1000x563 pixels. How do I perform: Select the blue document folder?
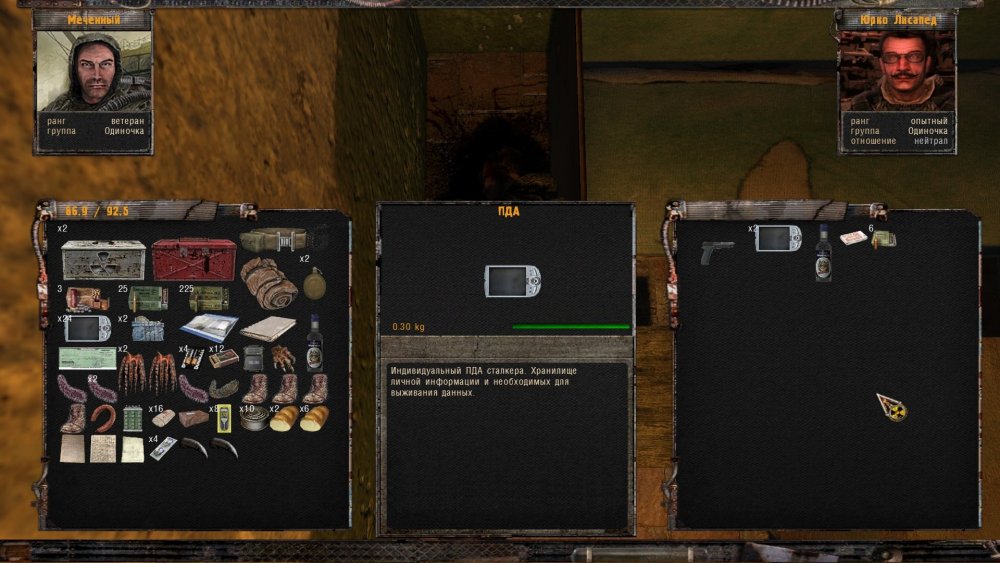(x=209, y=327)
